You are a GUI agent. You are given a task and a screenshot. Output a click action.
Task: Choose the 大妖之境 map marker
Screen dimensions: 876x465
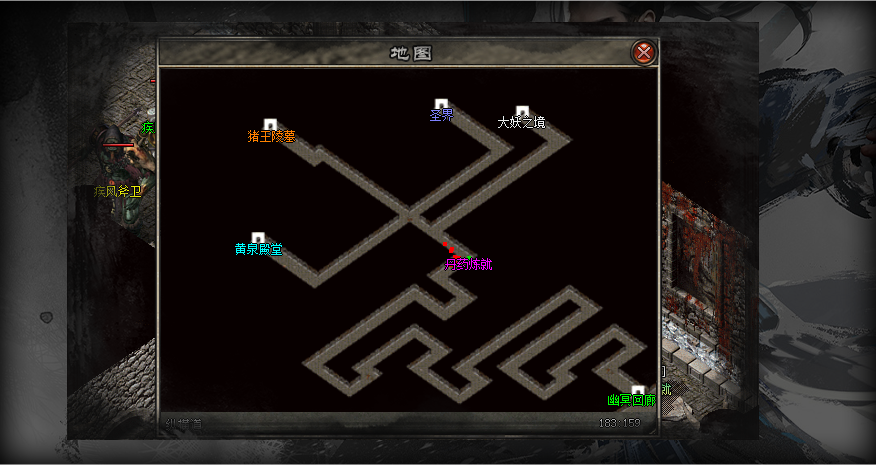(522, 112)
